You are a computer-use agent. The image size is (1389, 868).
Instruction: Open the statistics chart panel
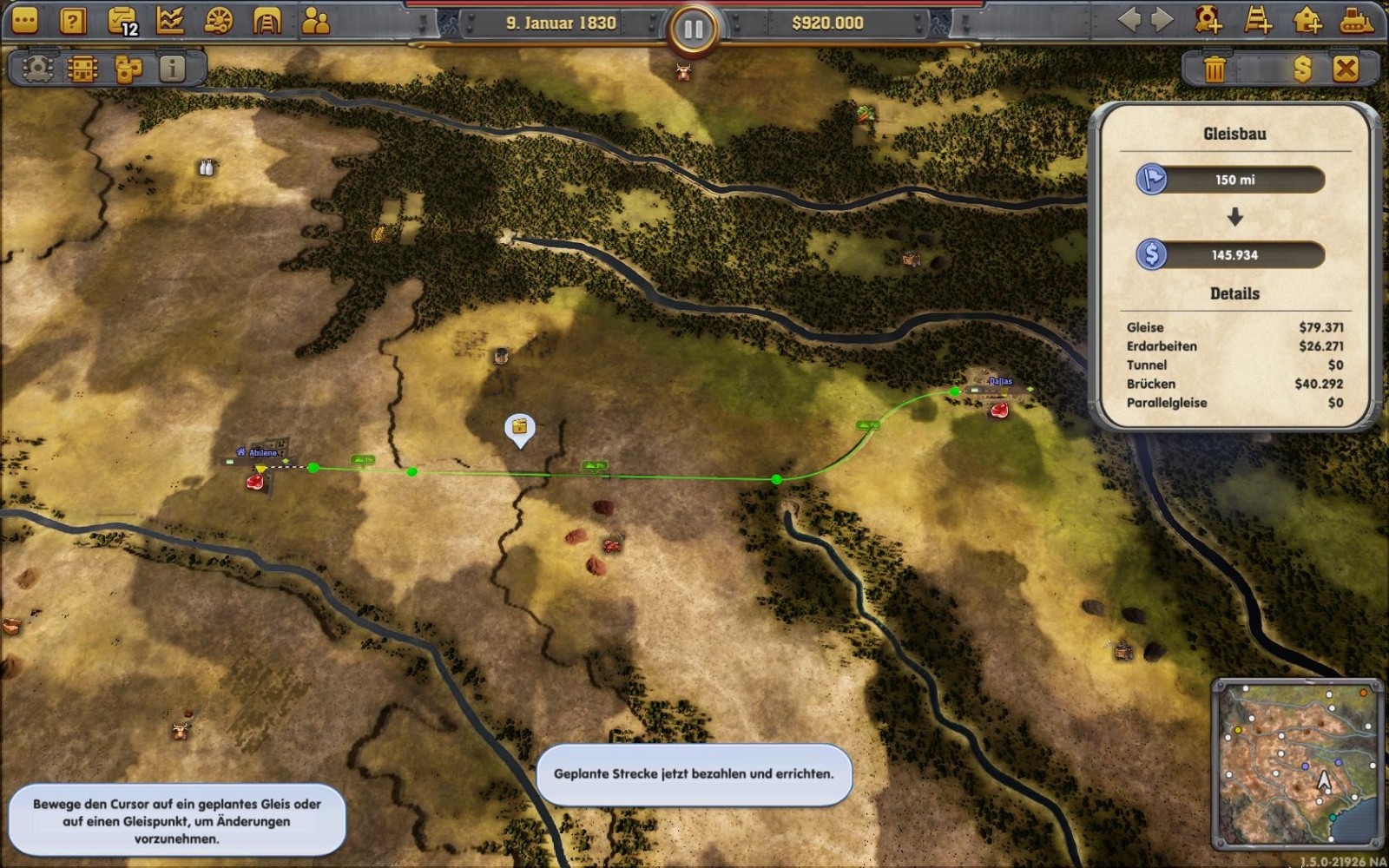[170, 21]
